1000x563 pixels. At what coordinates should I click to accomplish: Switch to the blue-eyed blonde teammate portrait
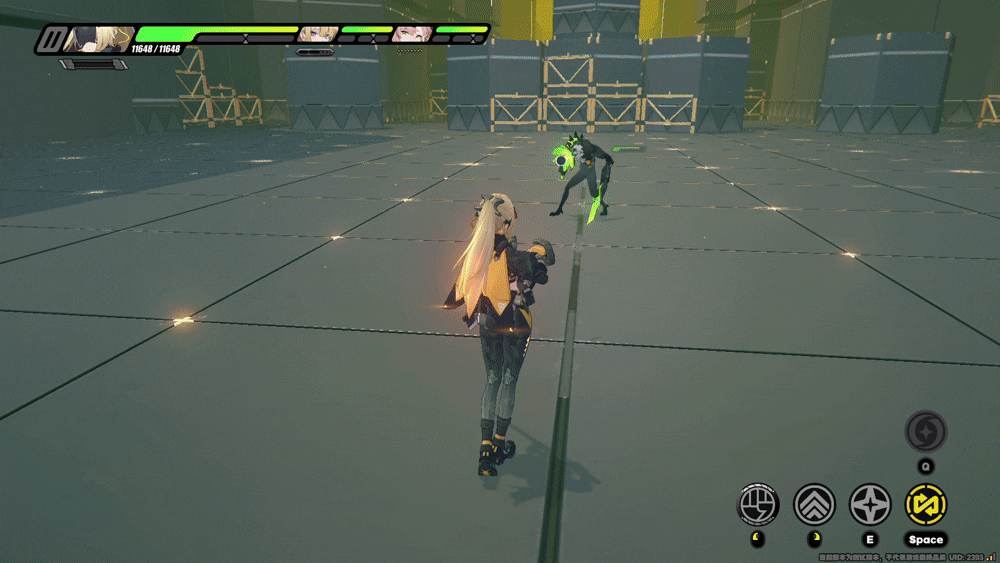pos(315,33)
